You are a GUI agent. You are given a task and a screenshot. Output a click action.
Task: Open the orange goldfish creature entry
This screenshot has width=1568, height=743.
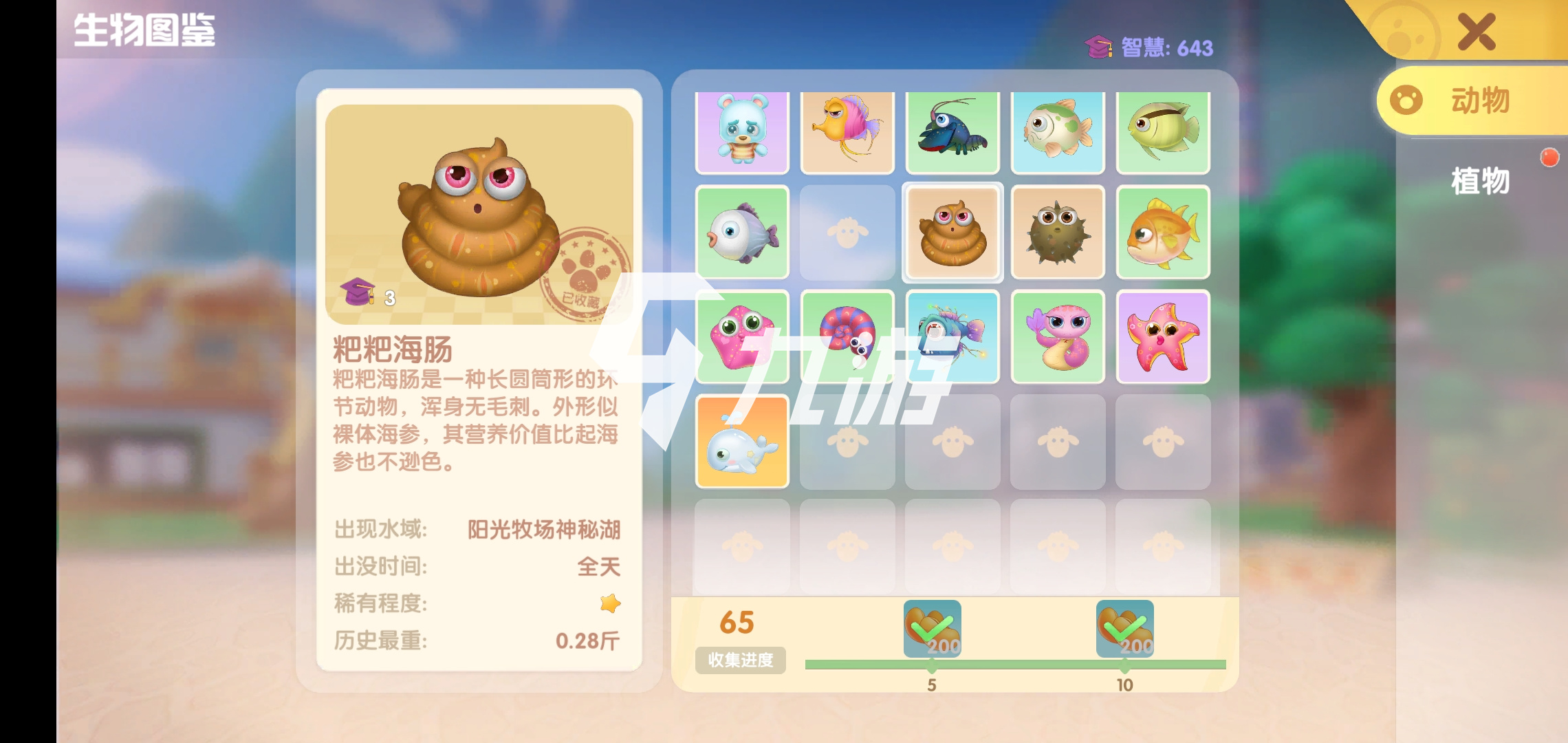(1162, 233)
